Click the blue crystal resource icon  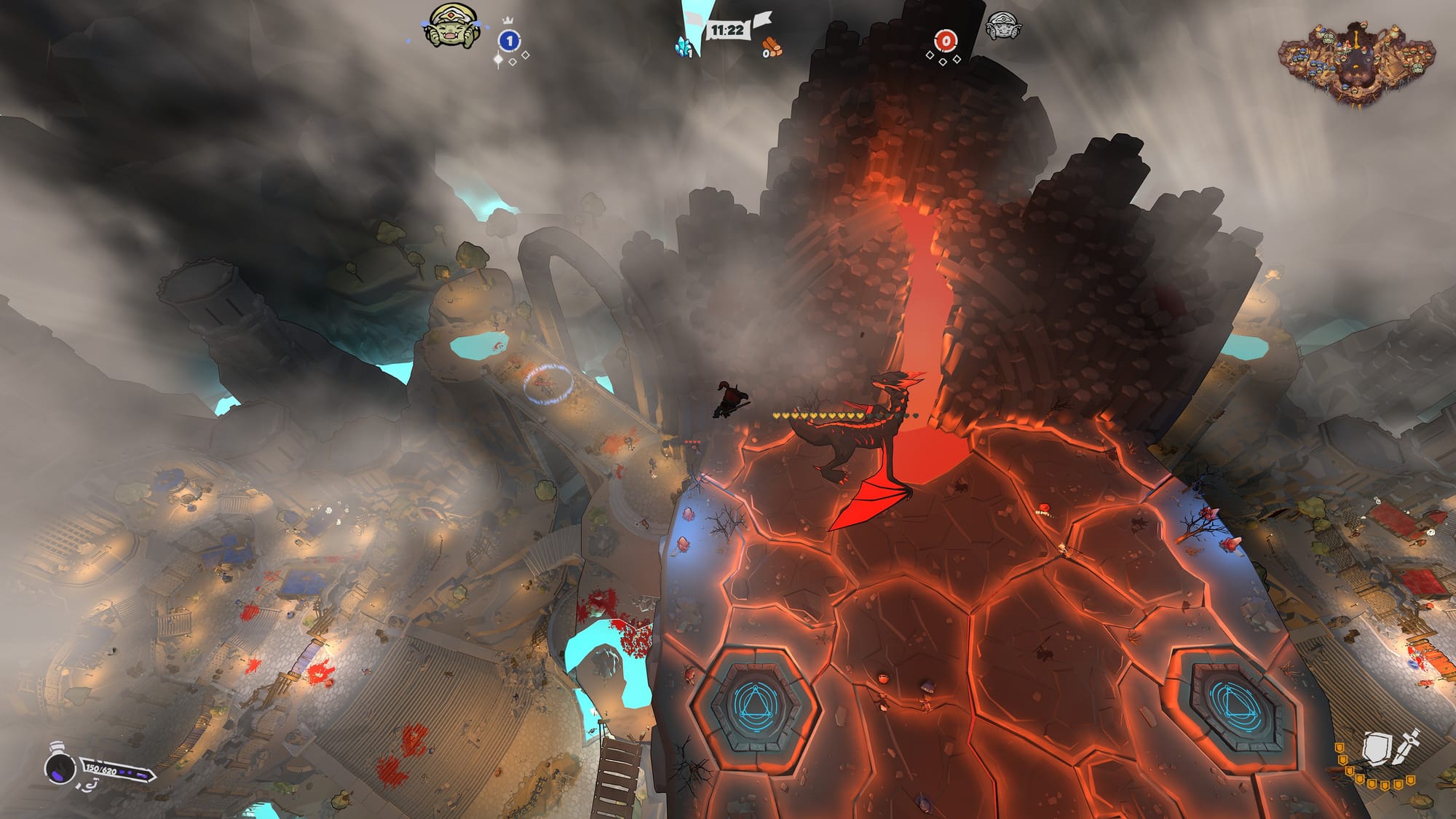tap(684, 47)
